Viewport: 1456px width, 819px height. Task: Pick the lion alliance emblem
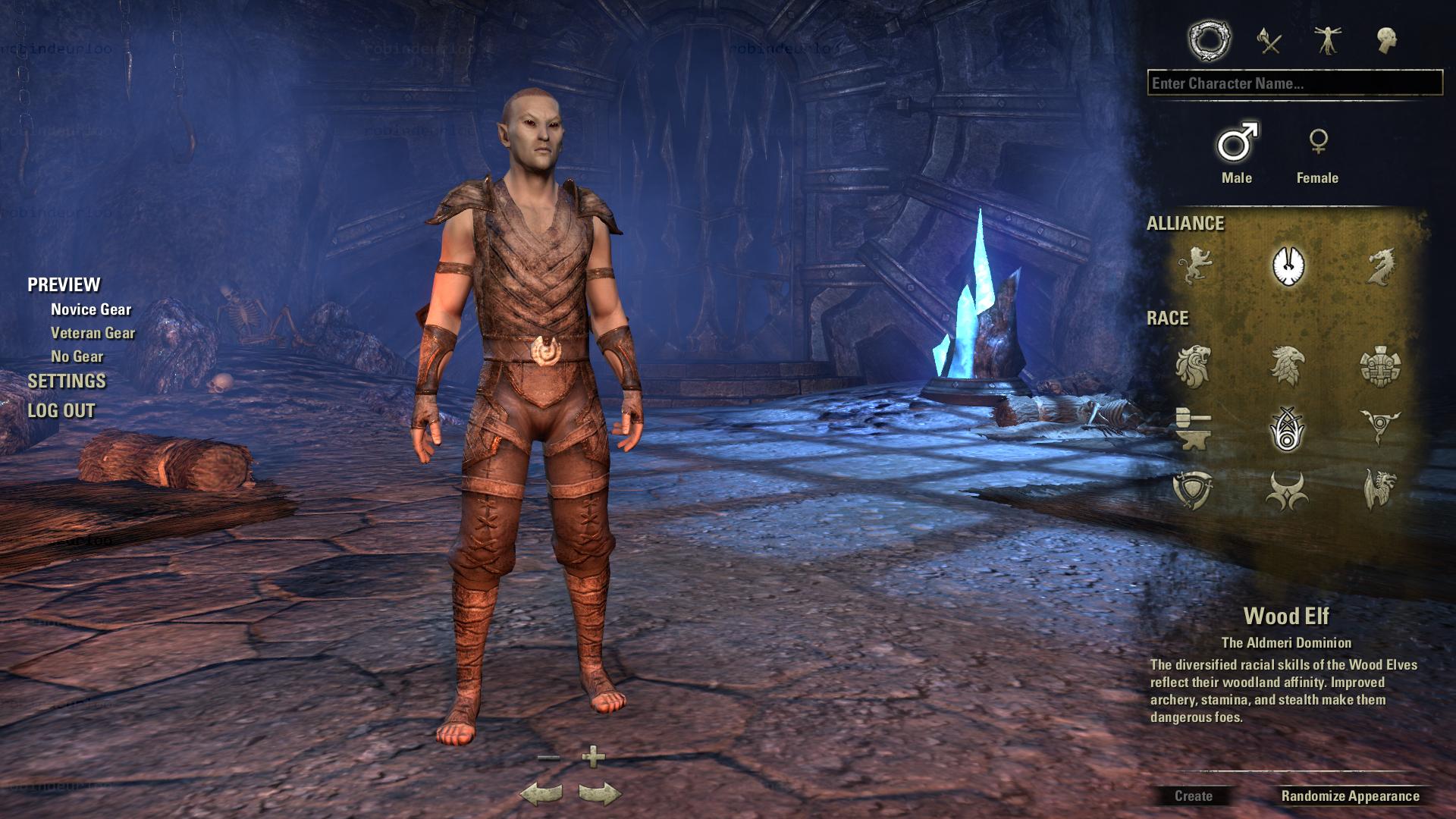pos(1194,266)
